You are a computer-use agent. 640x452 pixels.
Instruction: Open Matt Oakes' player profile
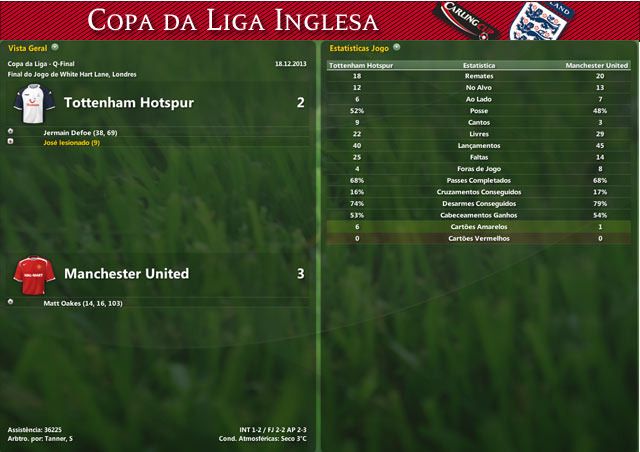point(82,302)
